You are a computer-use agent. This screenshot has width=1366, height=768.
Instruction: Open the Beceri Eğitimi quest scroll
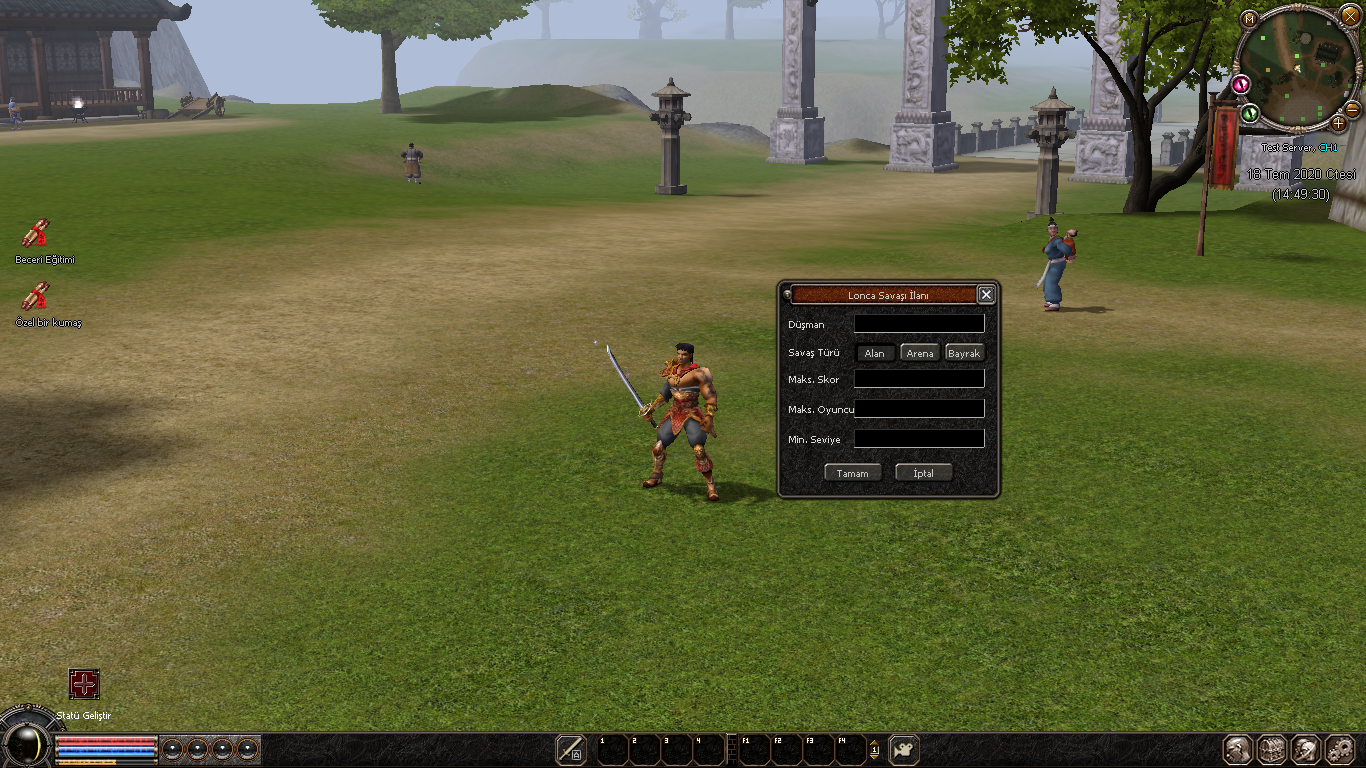(x=36, y=234)
